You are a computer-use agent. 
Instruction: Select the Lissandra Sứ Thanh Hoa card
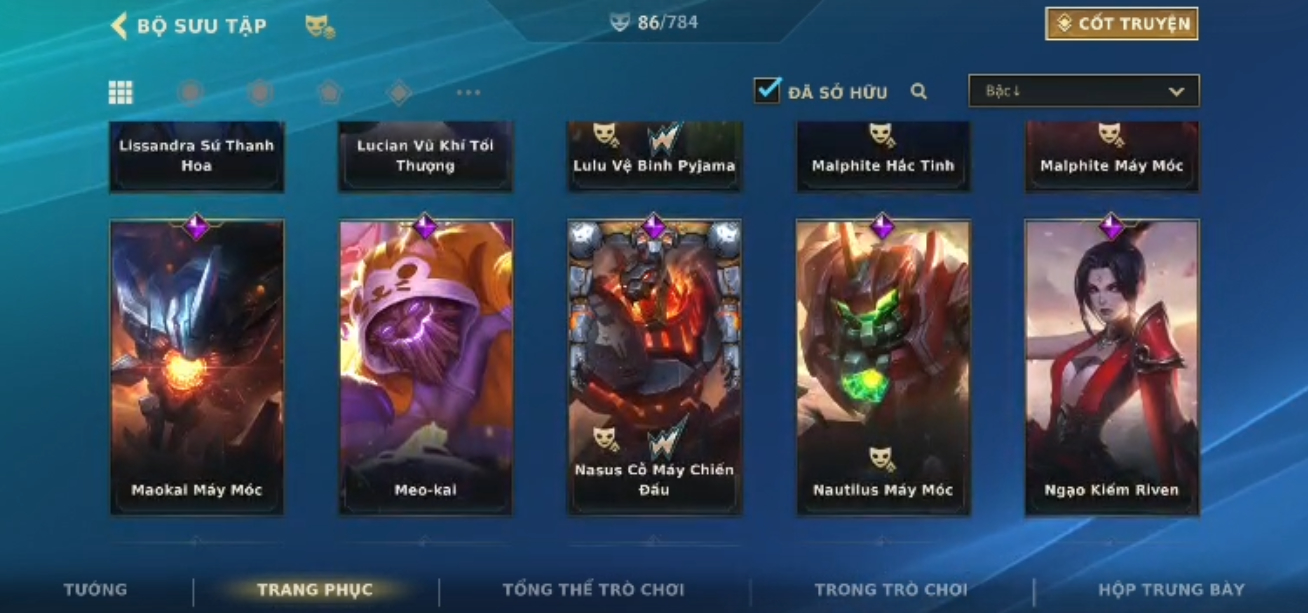click(197, 156)
